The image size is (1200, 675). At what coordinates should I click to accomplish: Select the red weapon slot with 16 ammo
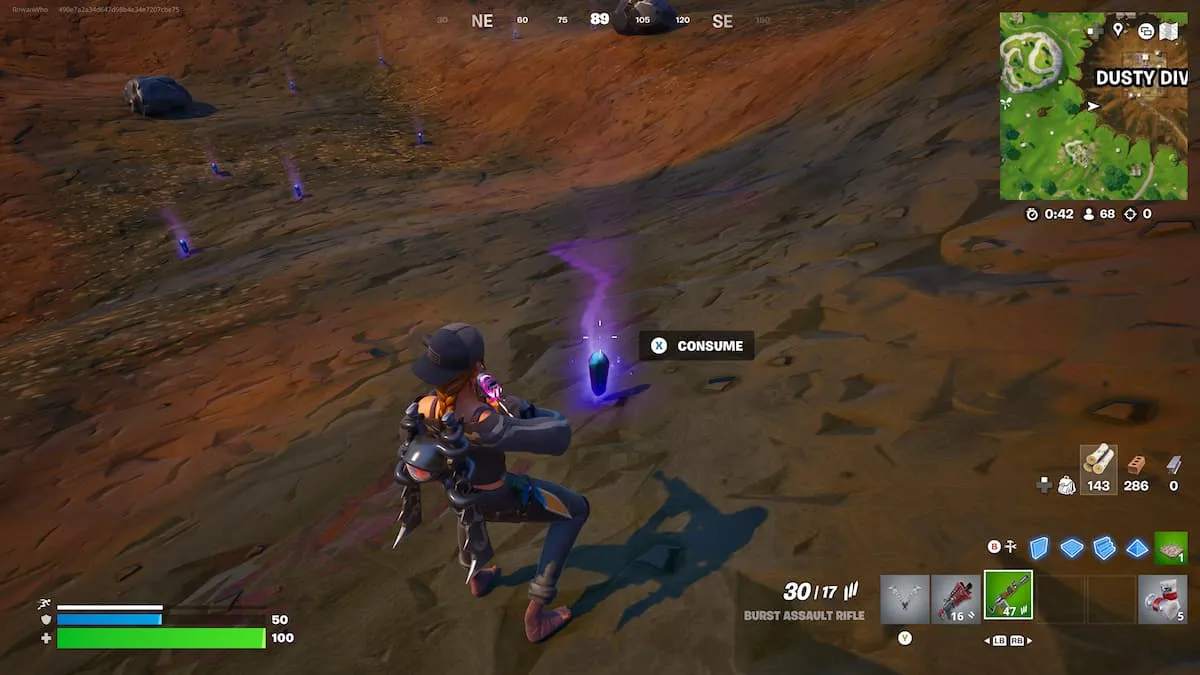(956, 598)
